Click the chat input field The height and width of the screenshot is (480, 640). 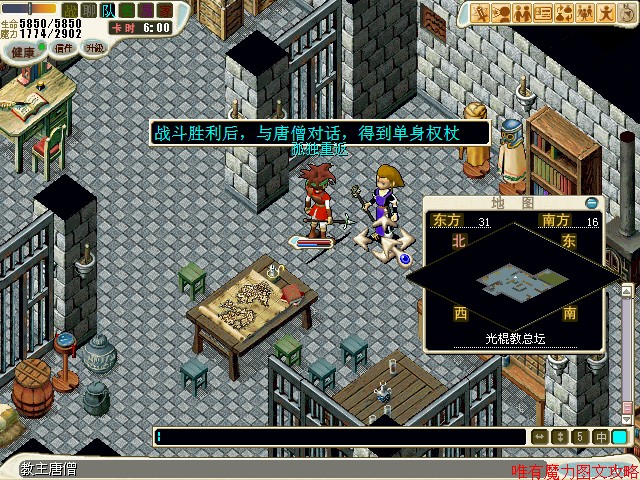tap(340, 437)
